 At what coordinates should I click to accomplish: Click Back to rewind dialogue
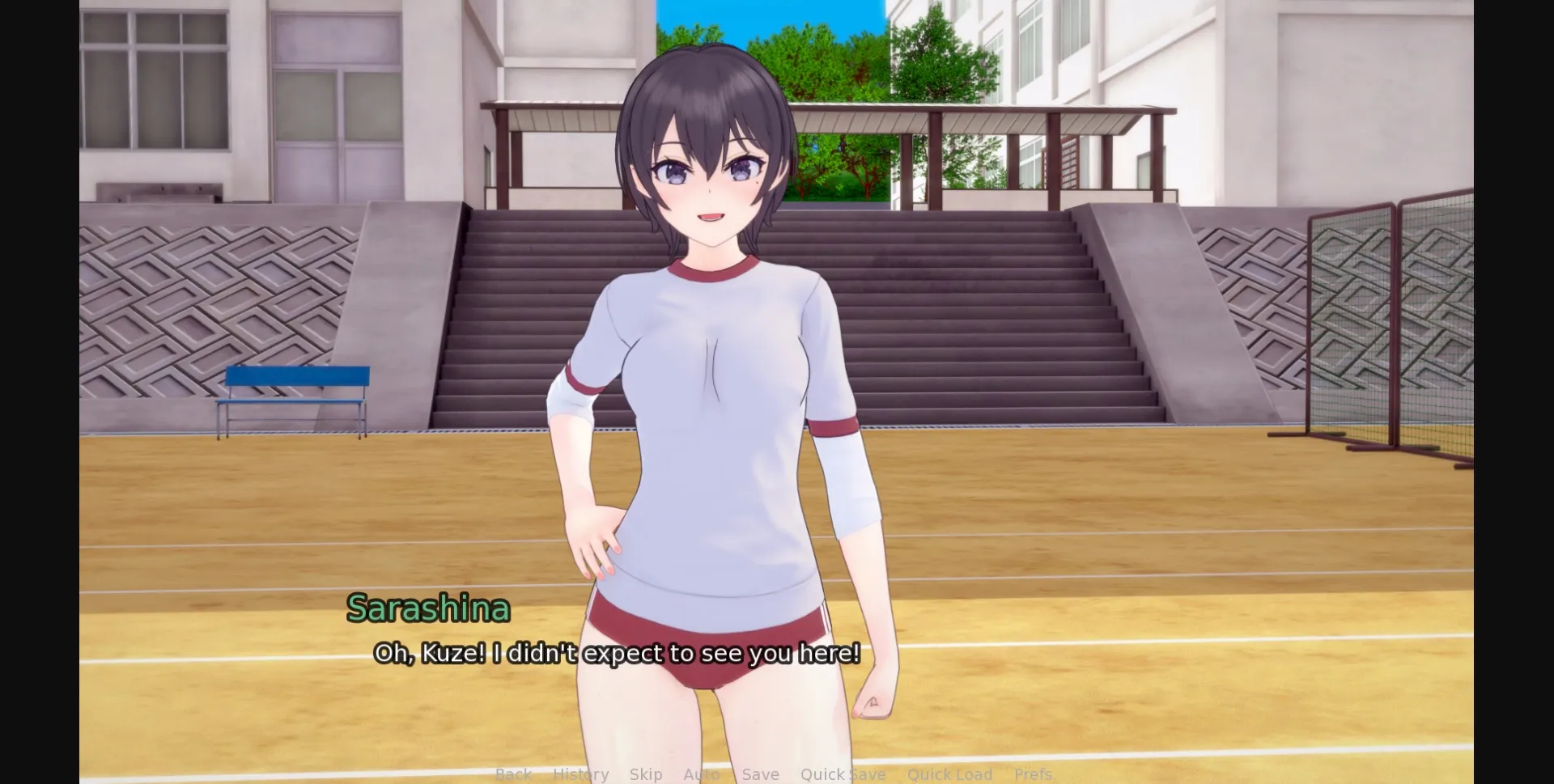pos(514,774)
